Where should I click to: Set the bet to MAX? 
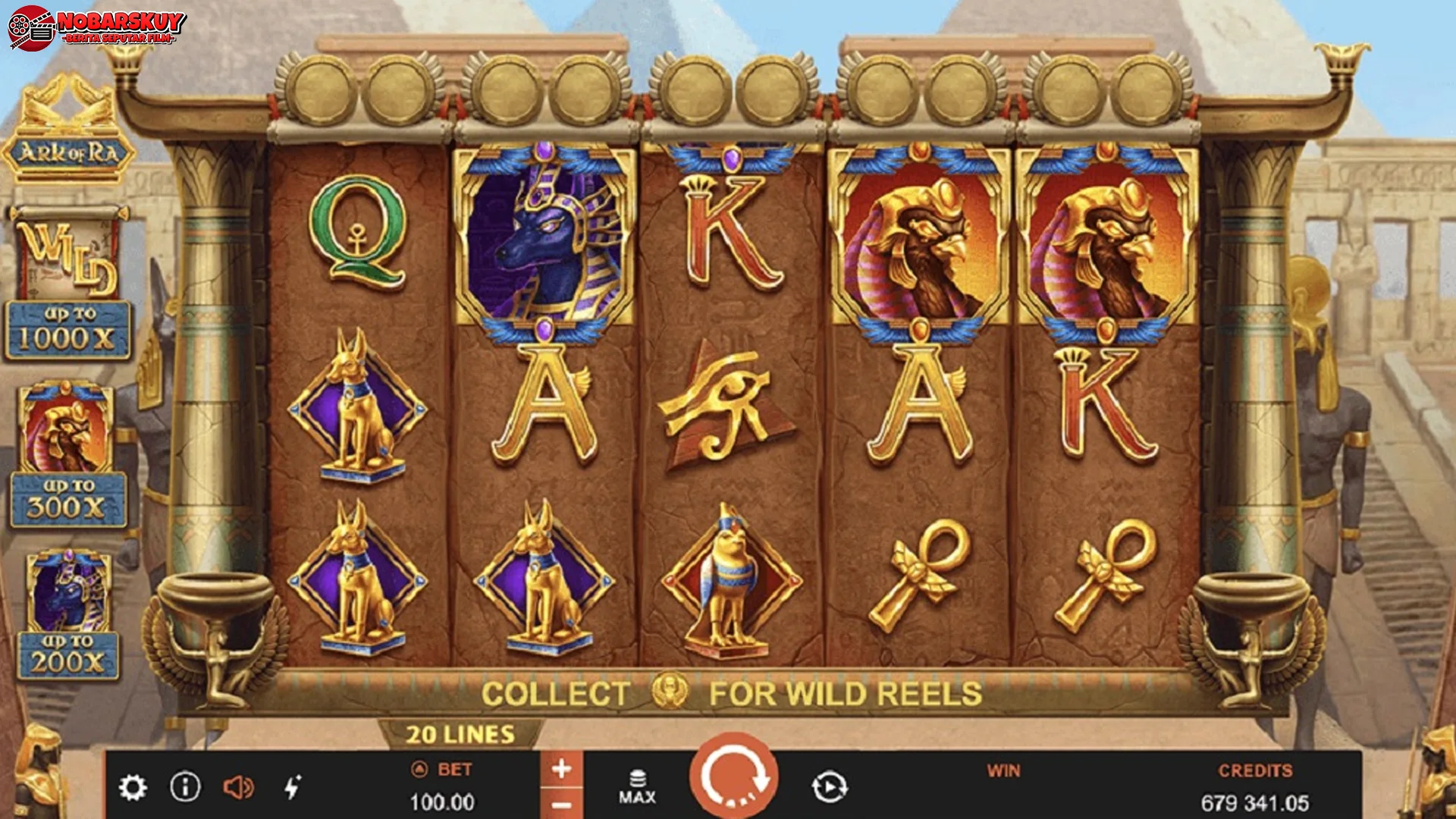pyautogui.click(x=637, y=787)
